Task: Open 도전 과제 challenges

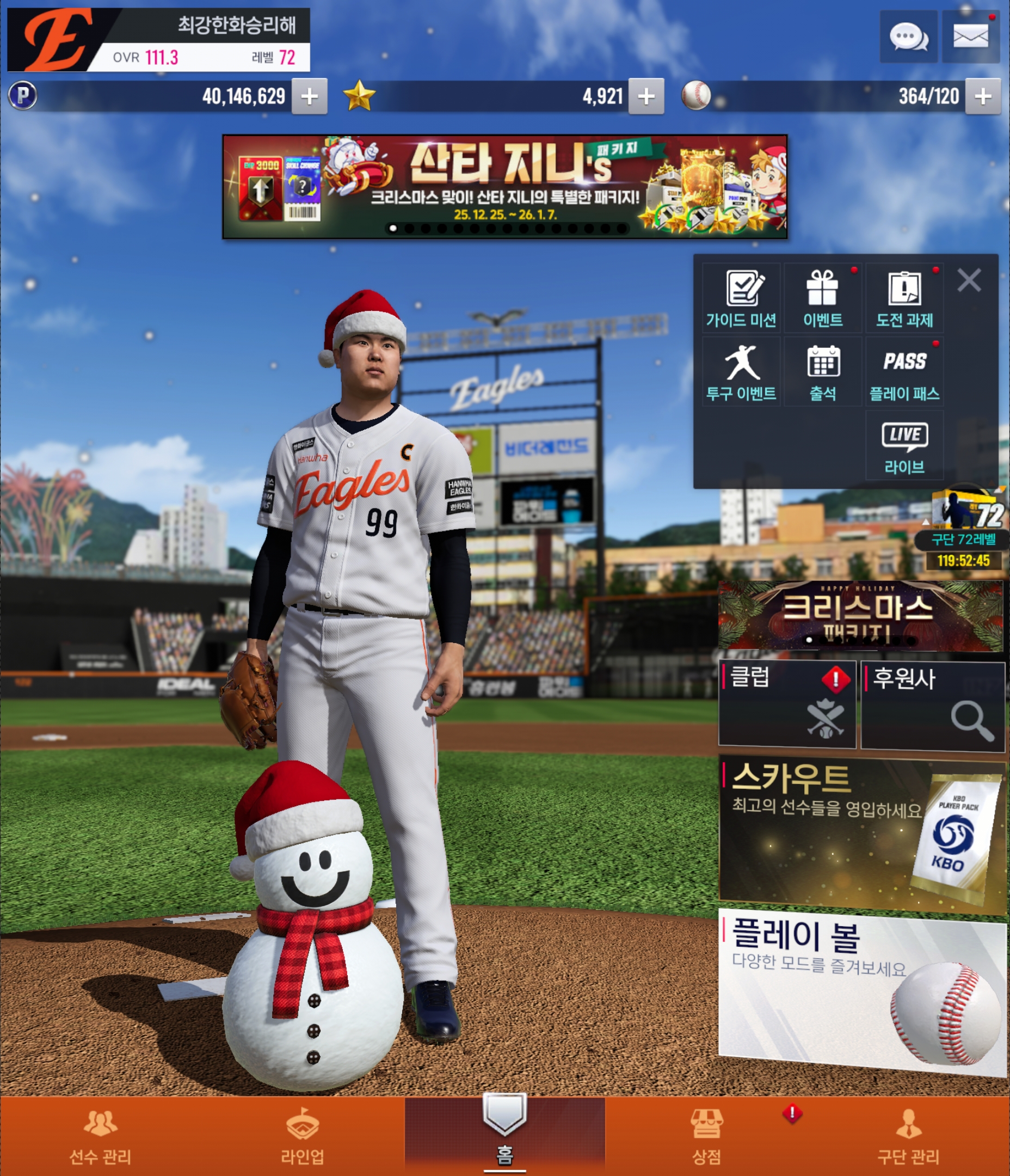Action: pyautogui.click(x=904, y=298)
